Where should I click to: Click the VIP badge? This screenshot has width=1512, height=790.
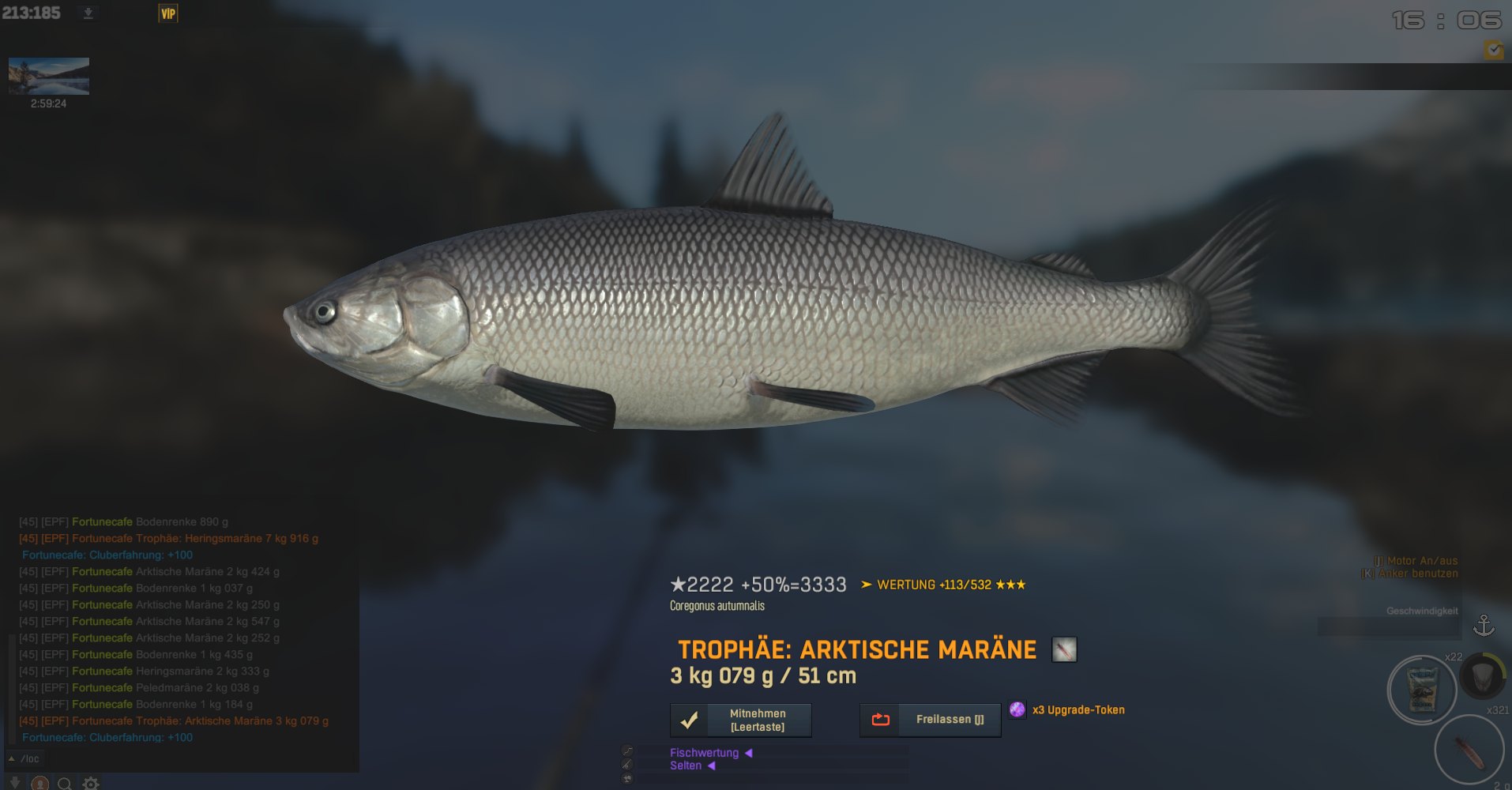pyautogui.click(x=168, y=13)
